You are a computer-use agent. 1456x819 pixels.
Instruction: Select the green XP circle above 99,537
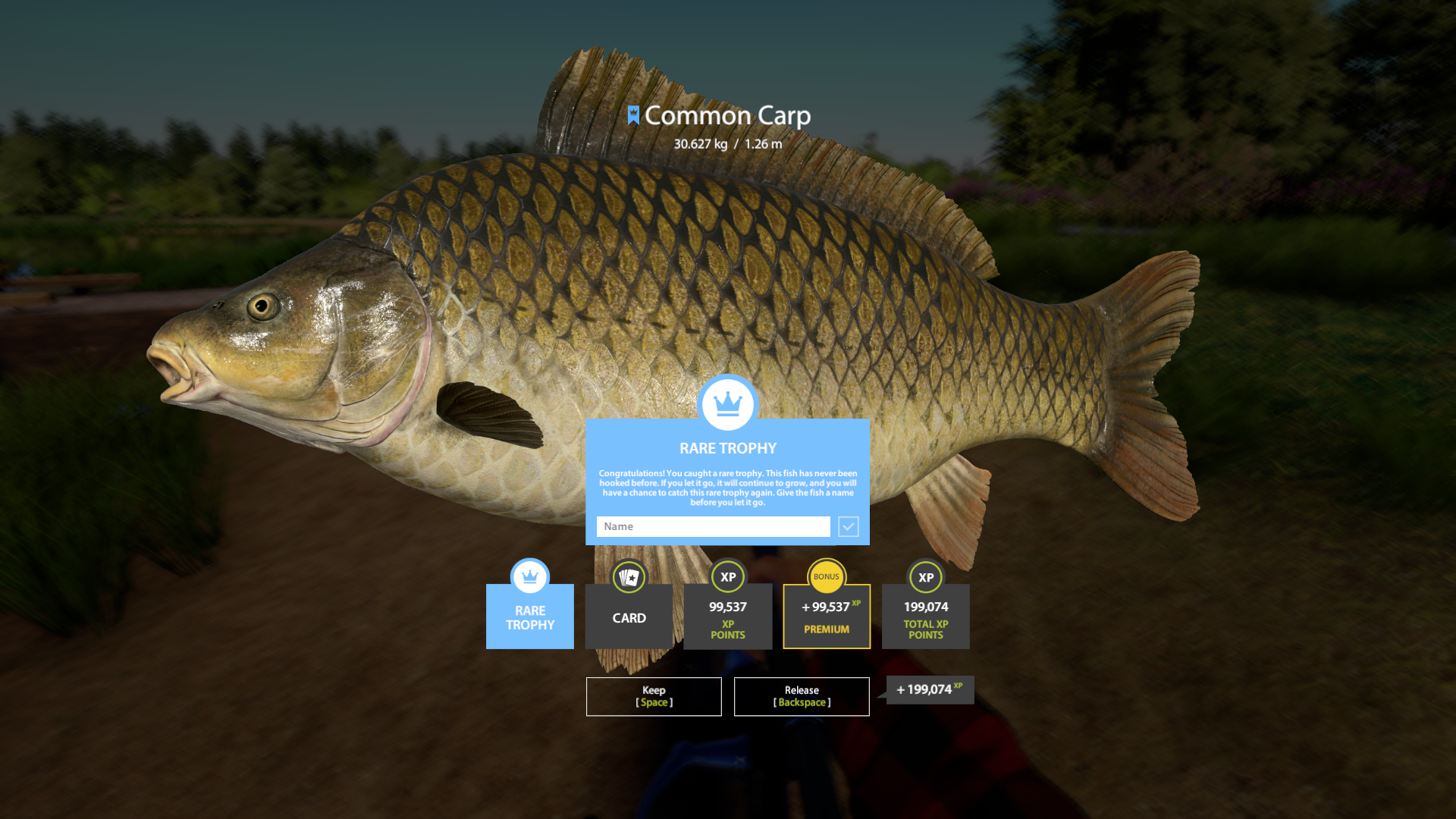click(727, 577)
